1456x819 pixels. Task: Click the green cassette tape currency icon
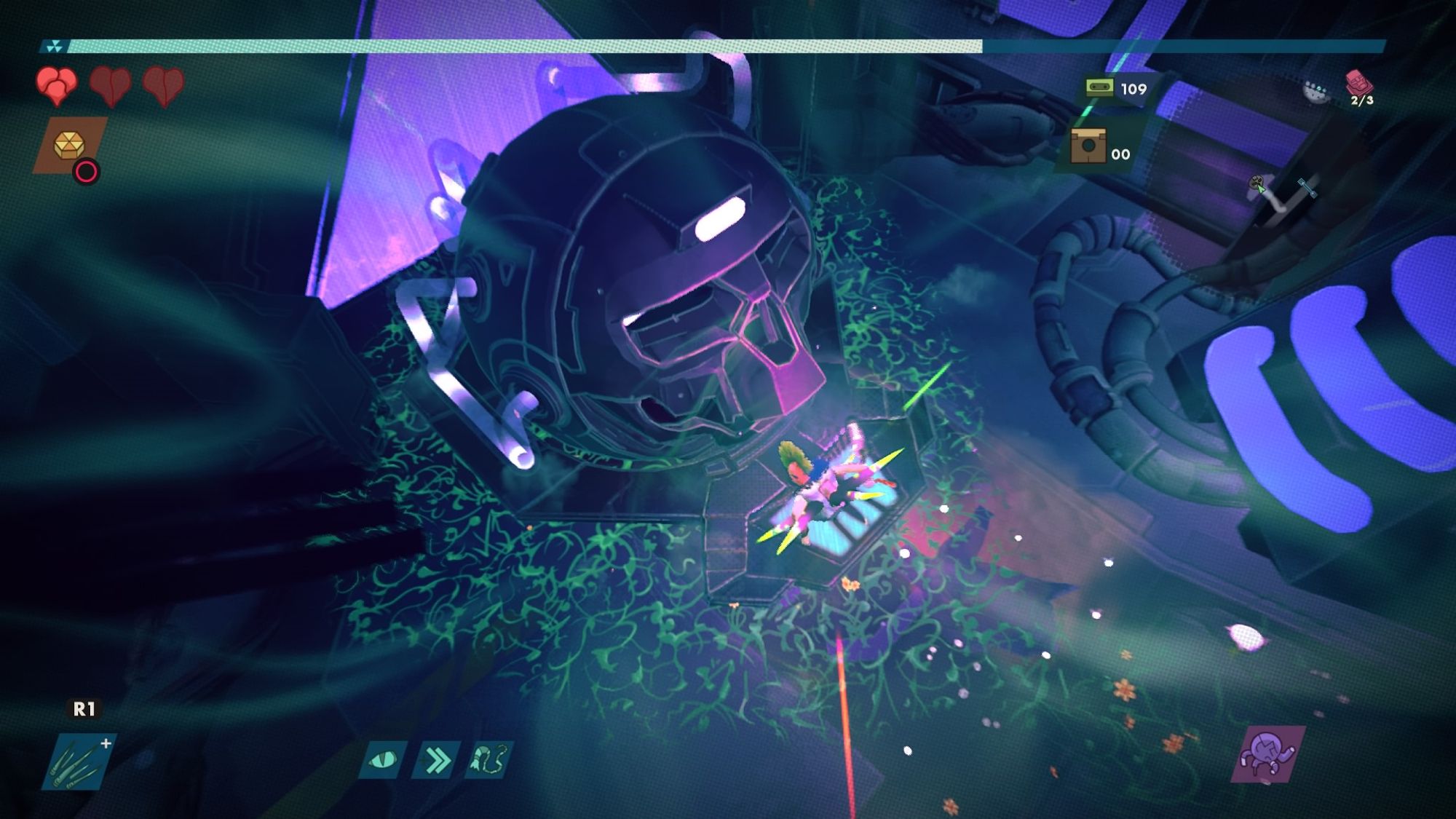pos(1099,88)
